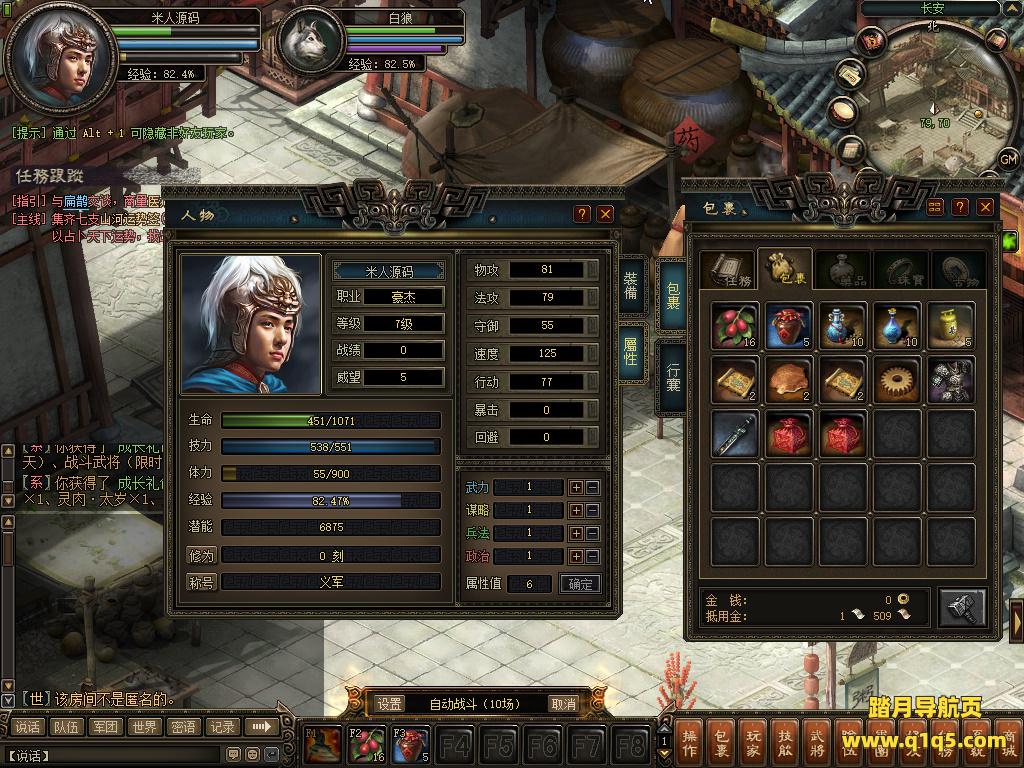Select the gear-shaped item in the bag

(x=897, y=380)
